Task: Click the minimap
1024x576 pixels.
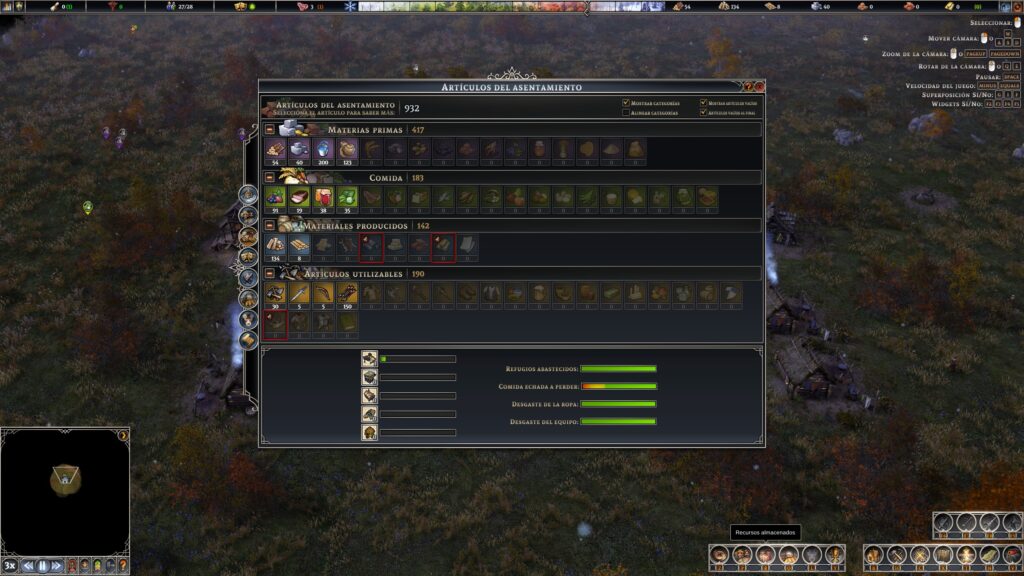Action: [65, 490]
